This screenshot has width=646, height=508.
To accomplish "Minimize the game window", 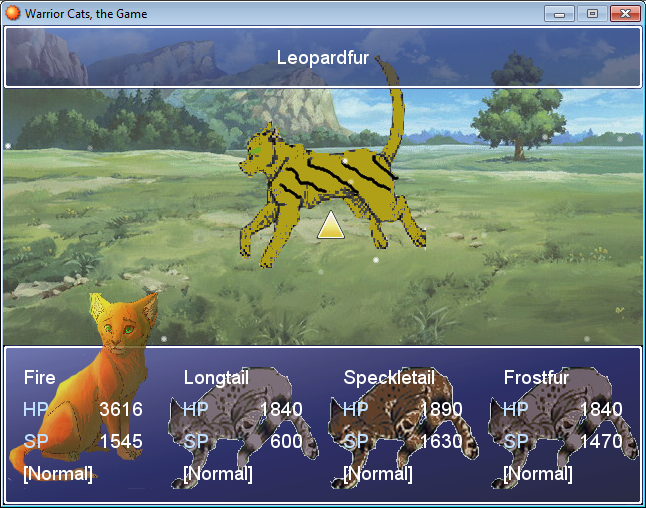I will (x=559, y=13).
